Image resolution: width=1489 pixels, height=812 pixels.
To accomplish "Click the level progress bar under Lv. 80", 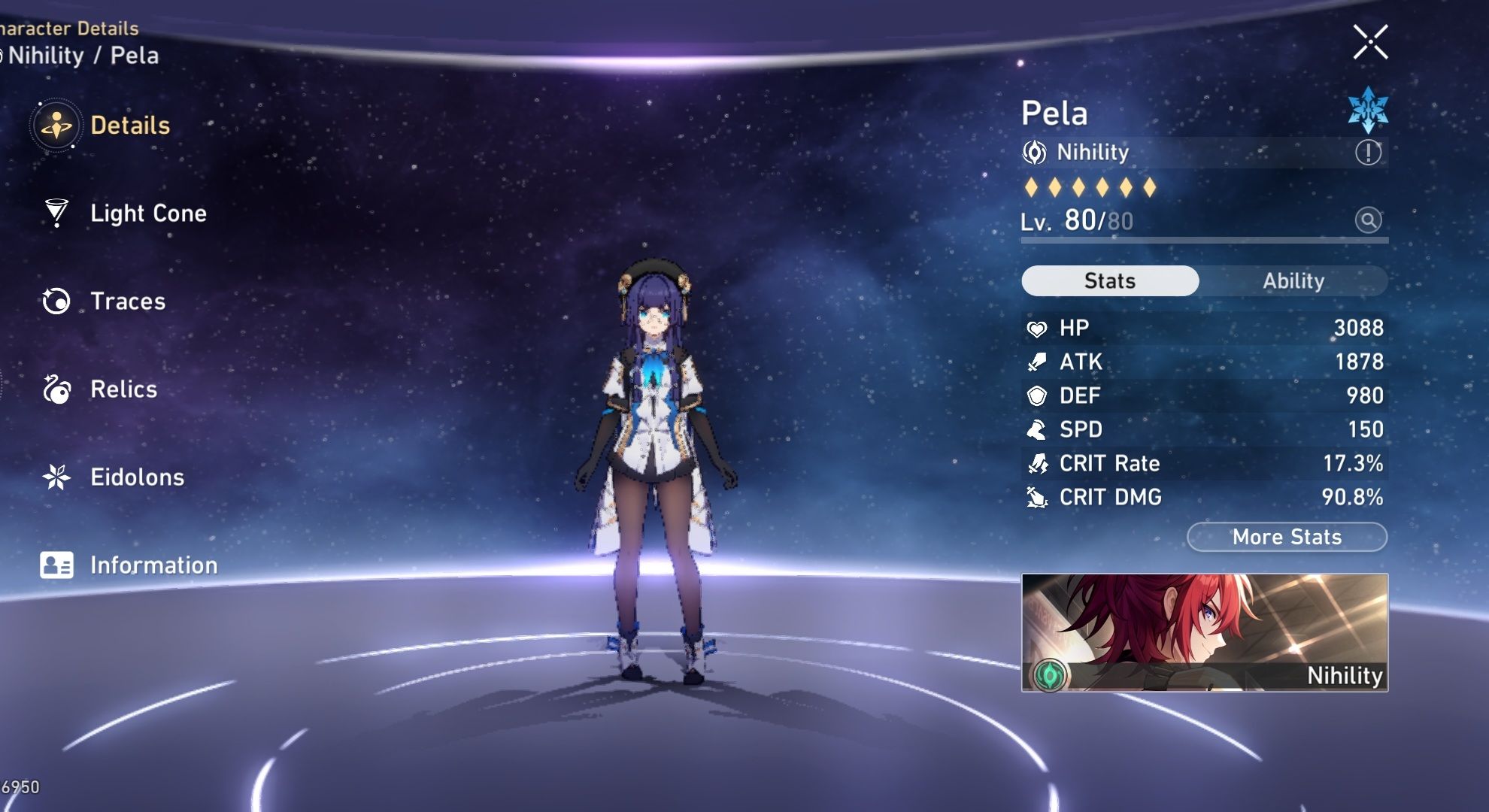I will [1203, 242].
